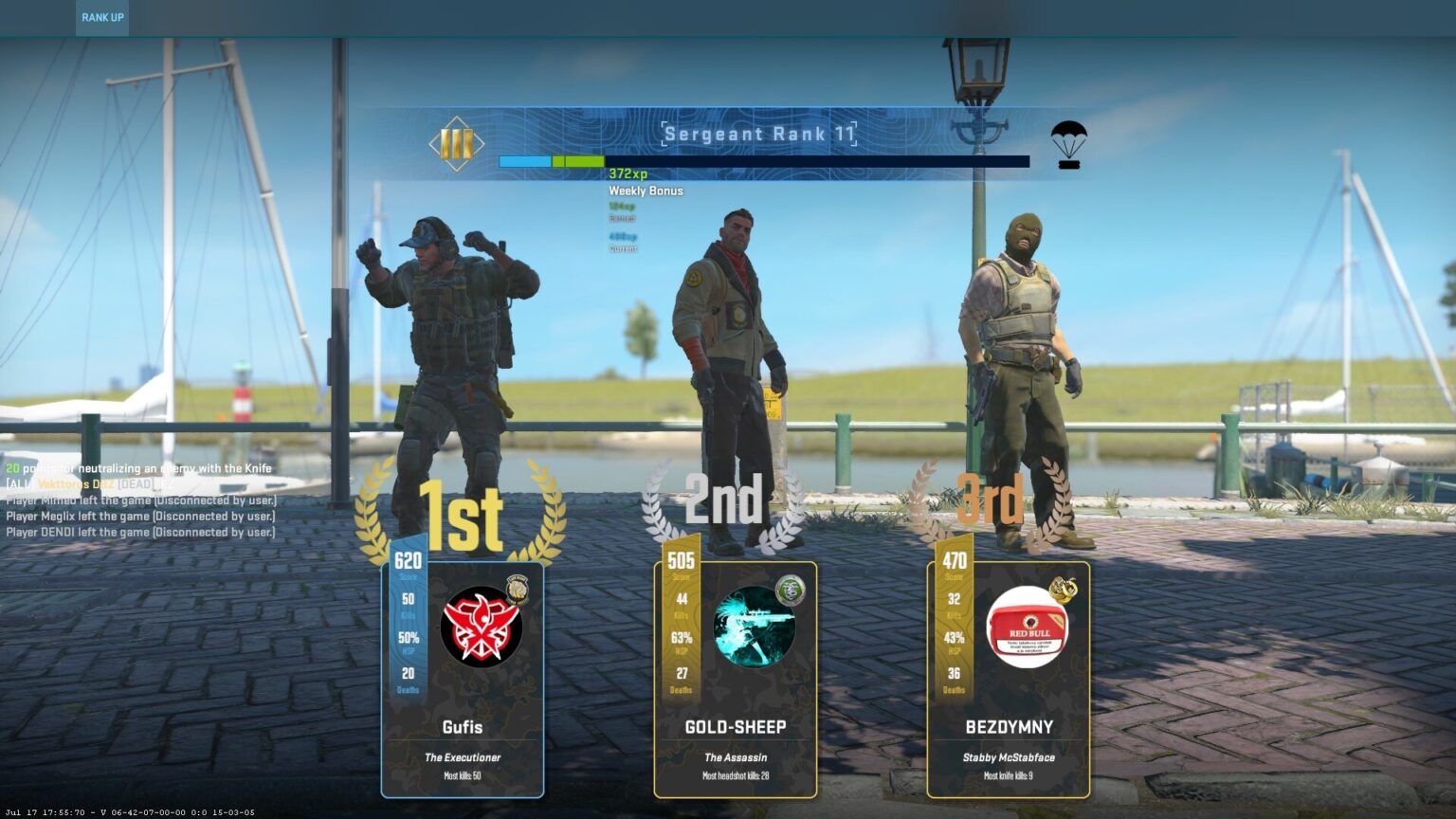This screenshot has width=1456, height=819.
Task: Expand the Weekly Bonus XP breakdown
Action: pyautogui.click(x=646, y=191)
